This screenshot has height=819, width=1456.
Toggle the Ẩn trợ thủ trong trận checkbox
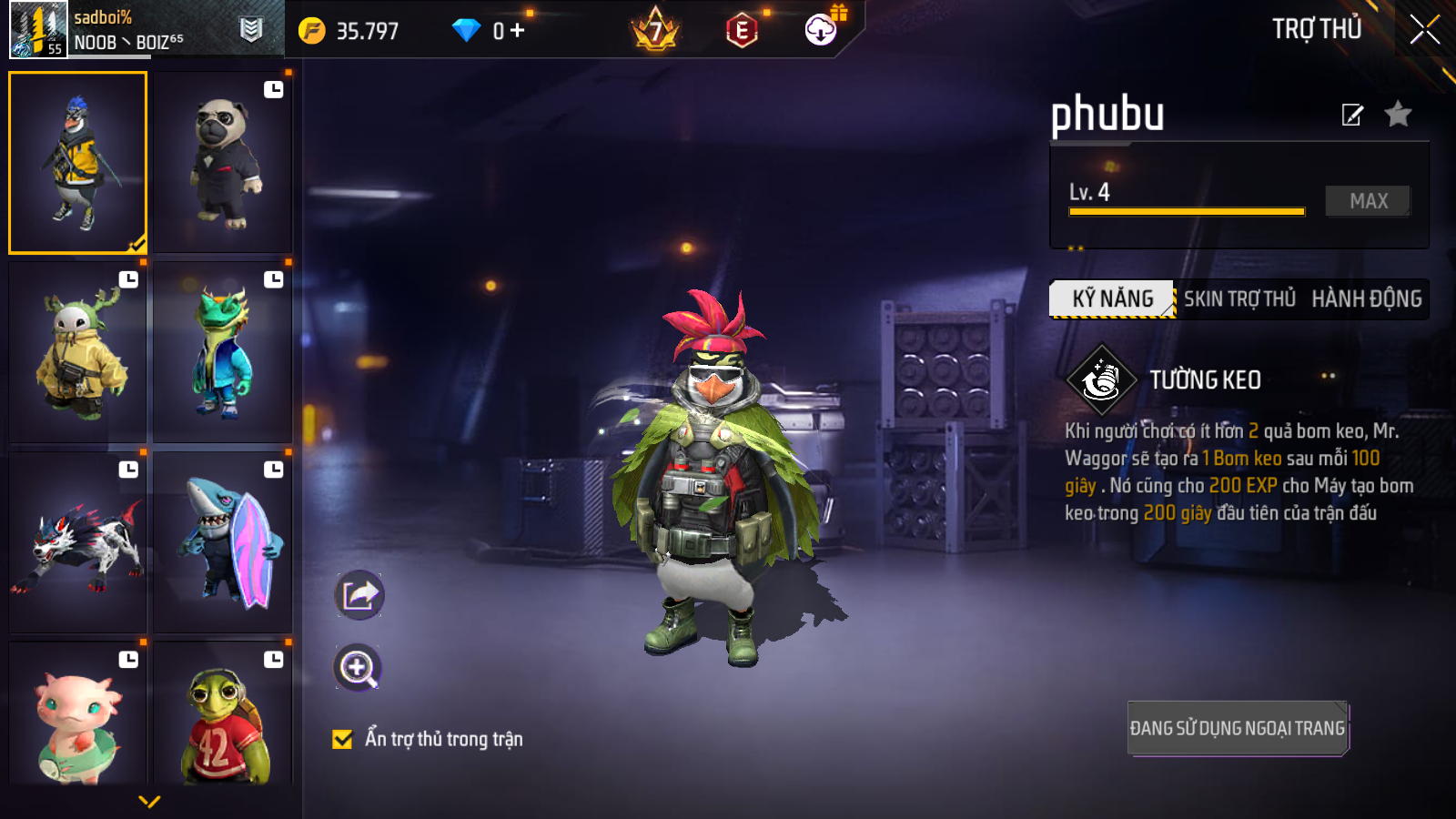pos(342,739)
